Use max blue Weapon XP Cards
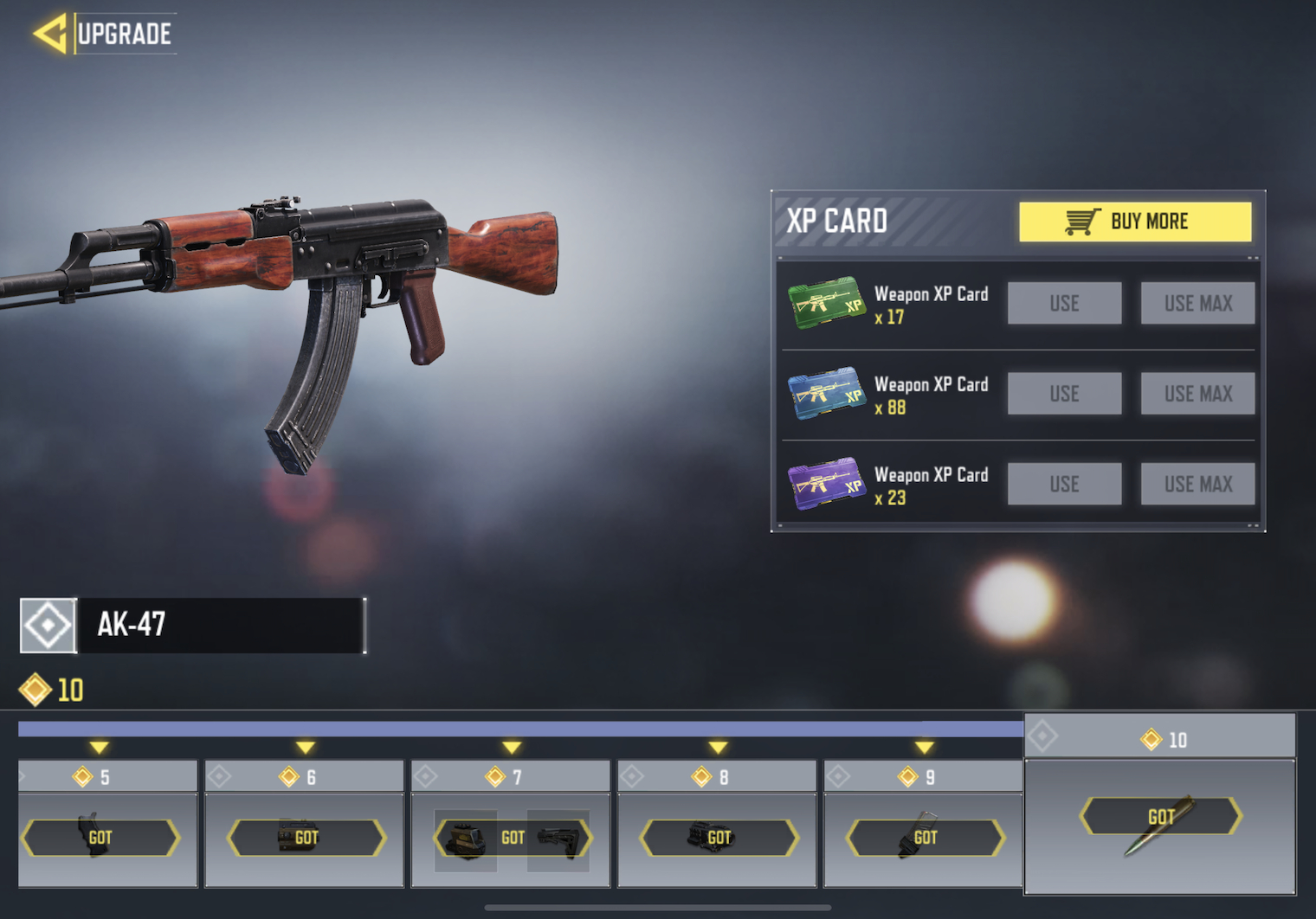The height and width of the screenshot is (919, 1316). [x=1197, y=394]
